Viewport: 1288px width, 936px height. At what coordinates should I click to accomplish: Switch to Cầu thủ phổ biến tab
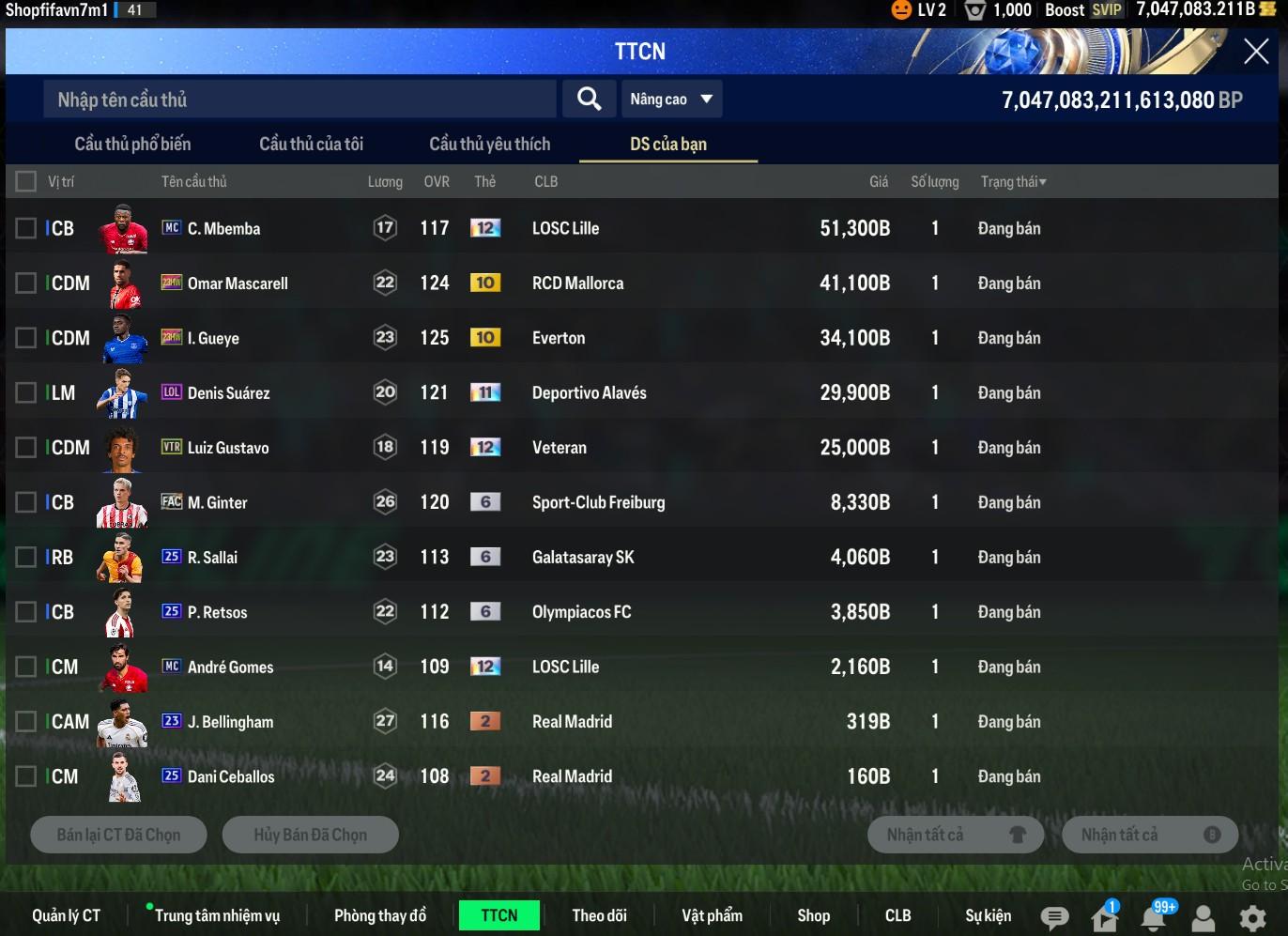tap(132, 144)
